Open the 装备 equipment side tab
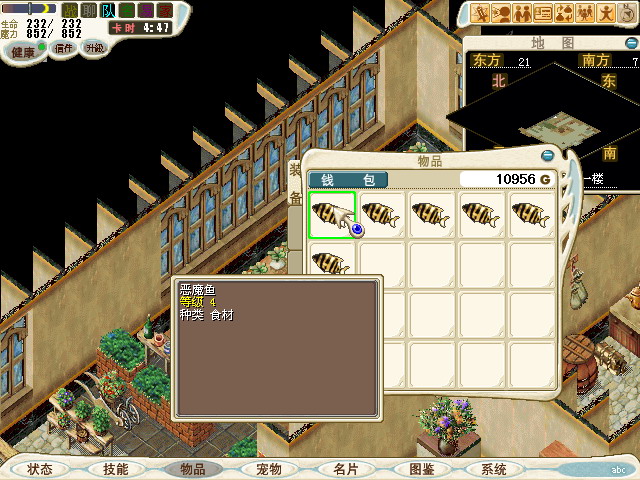640x480 pixels. (x=295, y=183)
